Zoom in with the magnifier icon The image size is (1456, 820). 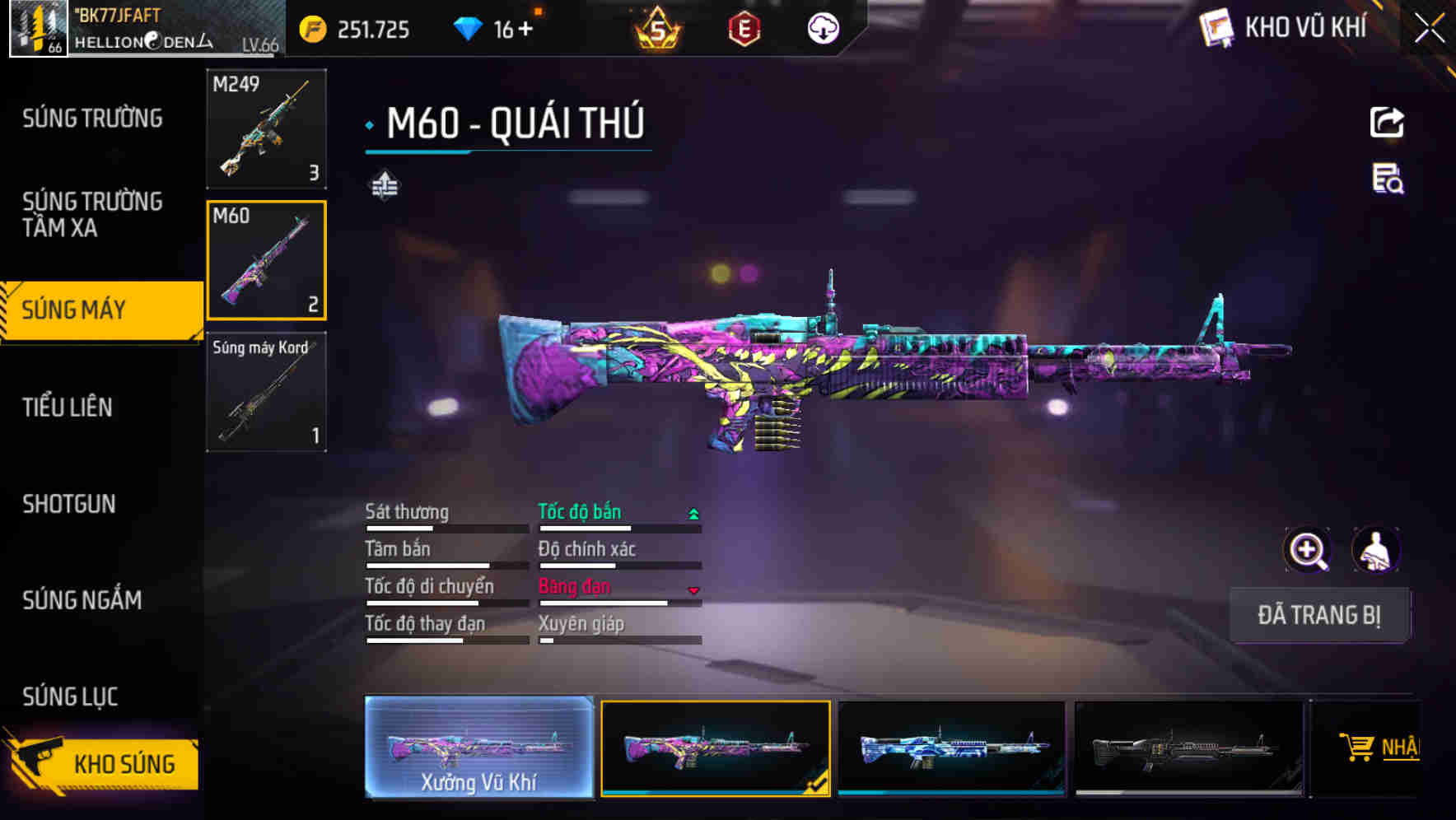tap(1307, 550)
